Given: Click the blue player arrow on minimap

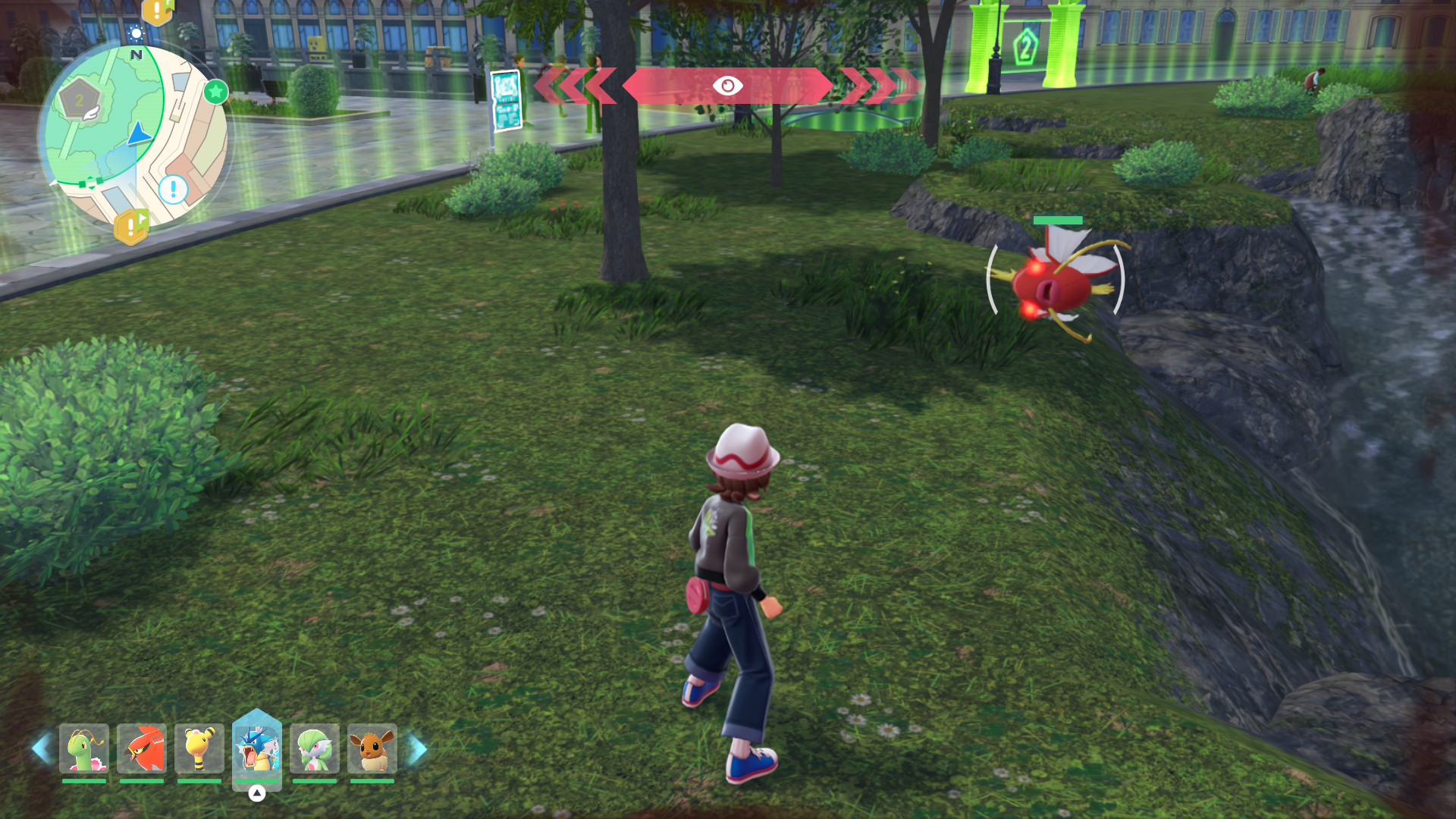Looking at the screenshot, I should click(140, 134).
